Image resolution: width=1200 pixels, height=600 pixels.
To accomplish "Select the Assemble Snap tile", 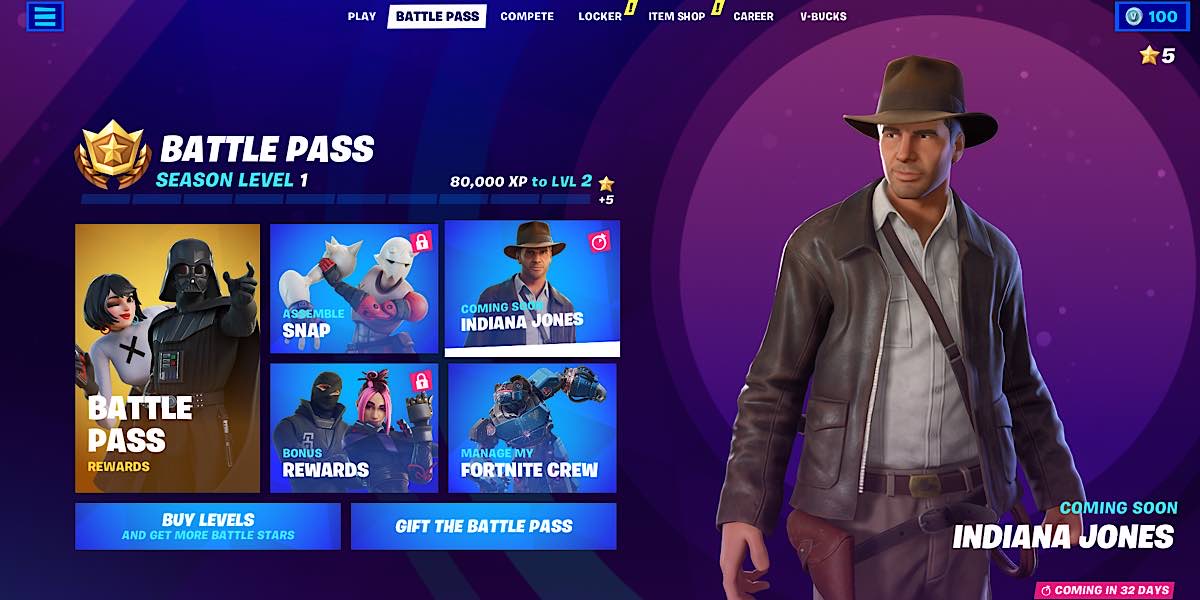I will tap(354, 289).
